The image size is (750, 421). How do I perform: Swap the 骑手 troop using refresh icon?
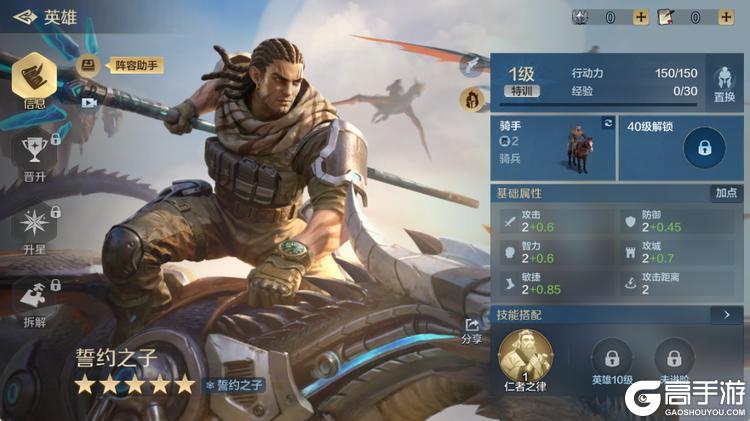[x=607, y=123]
